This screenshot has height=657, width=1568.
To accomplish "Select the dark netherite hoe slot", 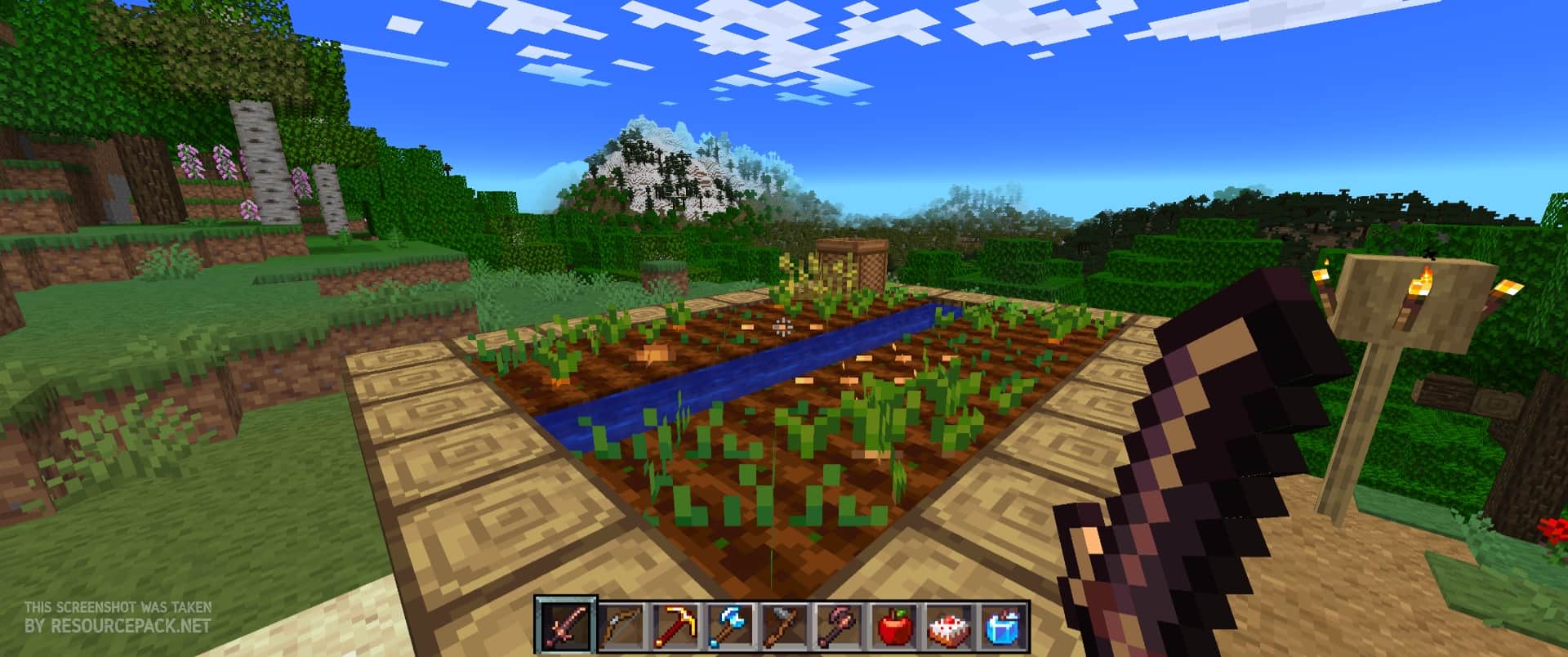I will tap(837, 627).
